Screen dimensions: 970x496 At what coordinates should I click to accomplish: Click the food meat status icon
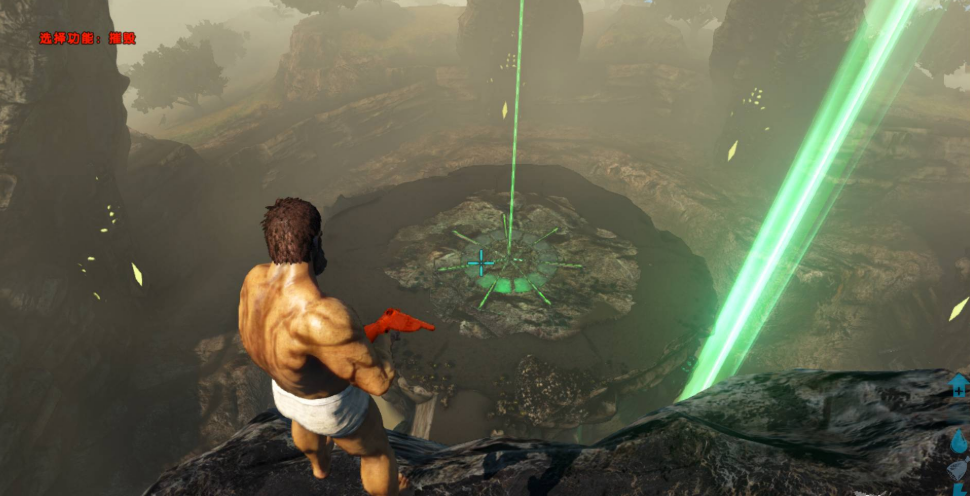[x=959, y=470]
